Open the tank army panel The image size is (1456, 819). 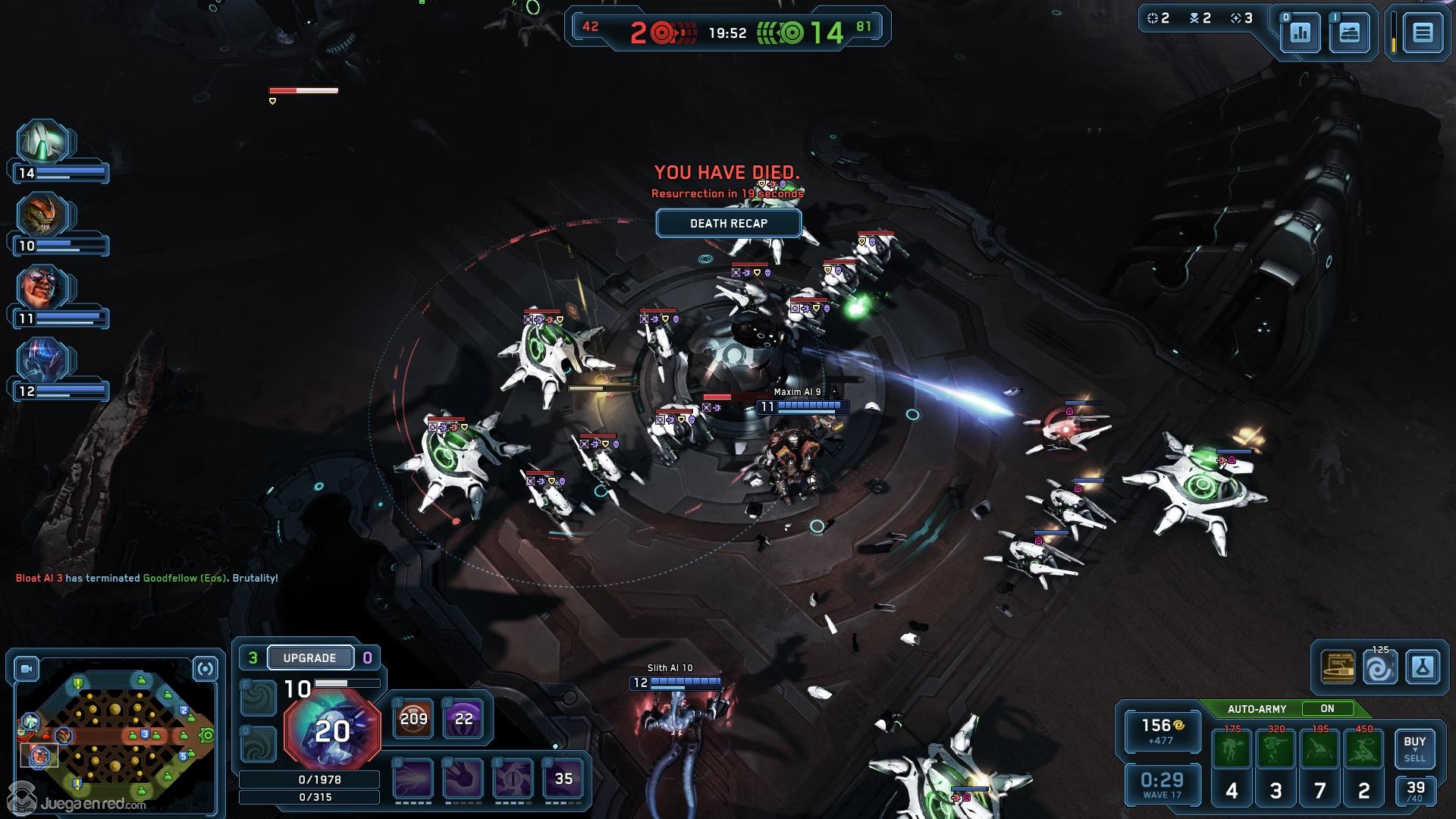1349,33
